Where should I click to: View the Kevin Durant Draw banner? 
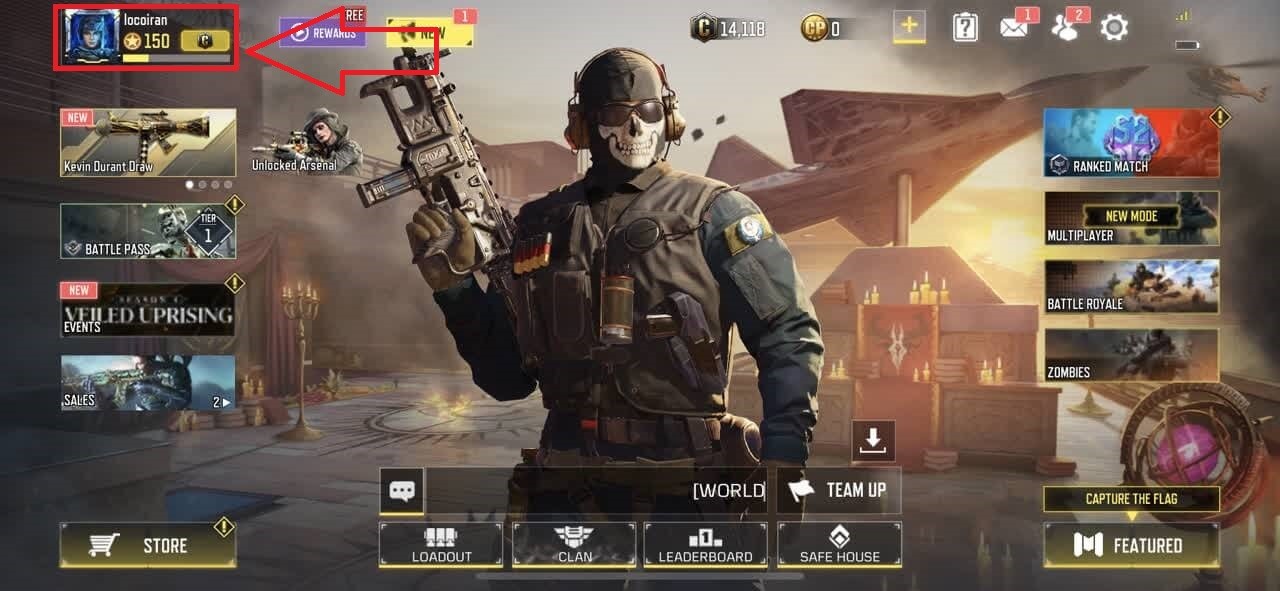point(148,143)
